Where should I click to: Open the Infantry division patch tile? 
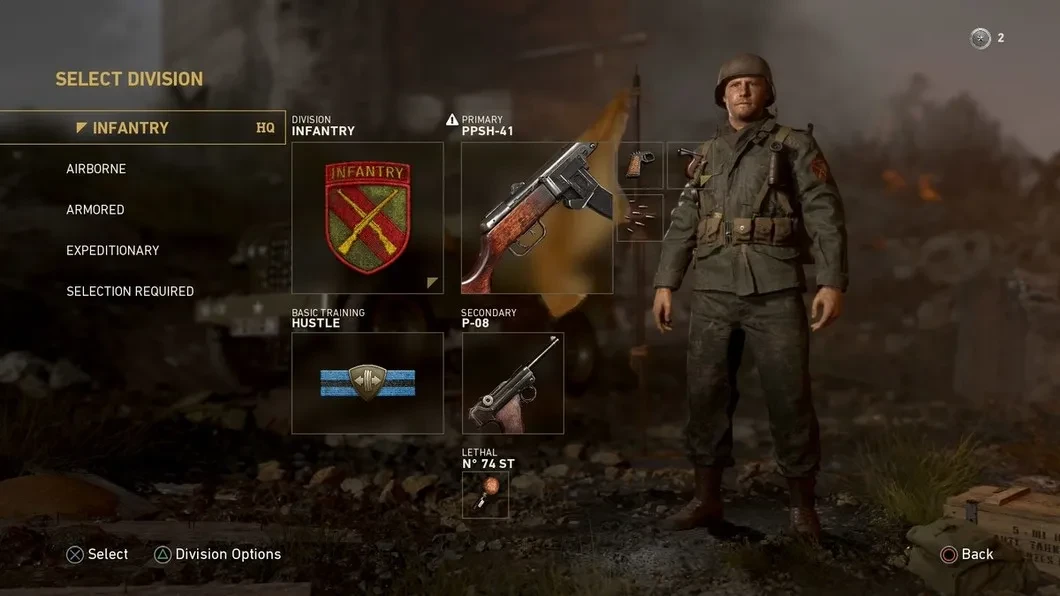click(x=367, y=217)
